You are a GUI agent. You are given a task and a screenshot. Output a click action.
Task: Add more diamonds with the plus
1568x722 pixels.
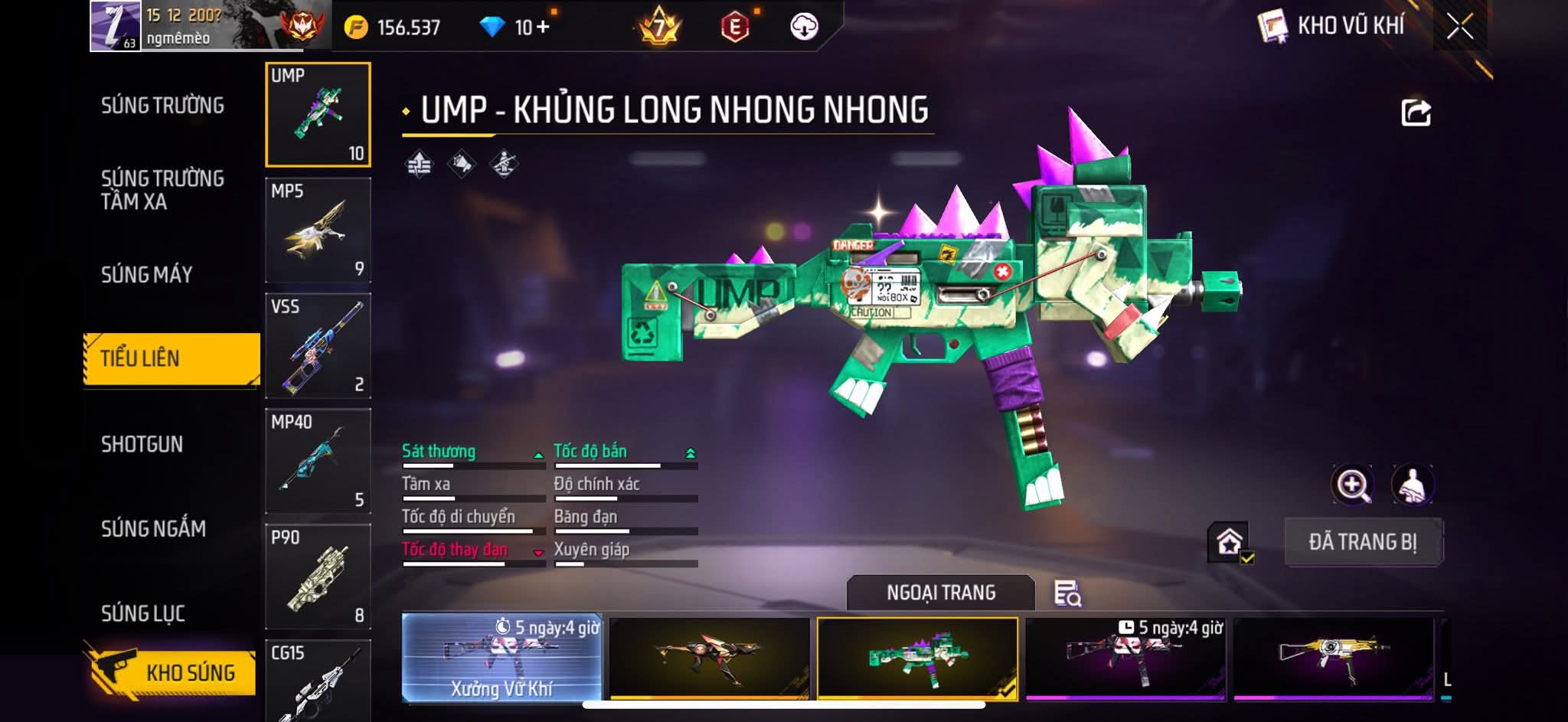click(543, 28)
